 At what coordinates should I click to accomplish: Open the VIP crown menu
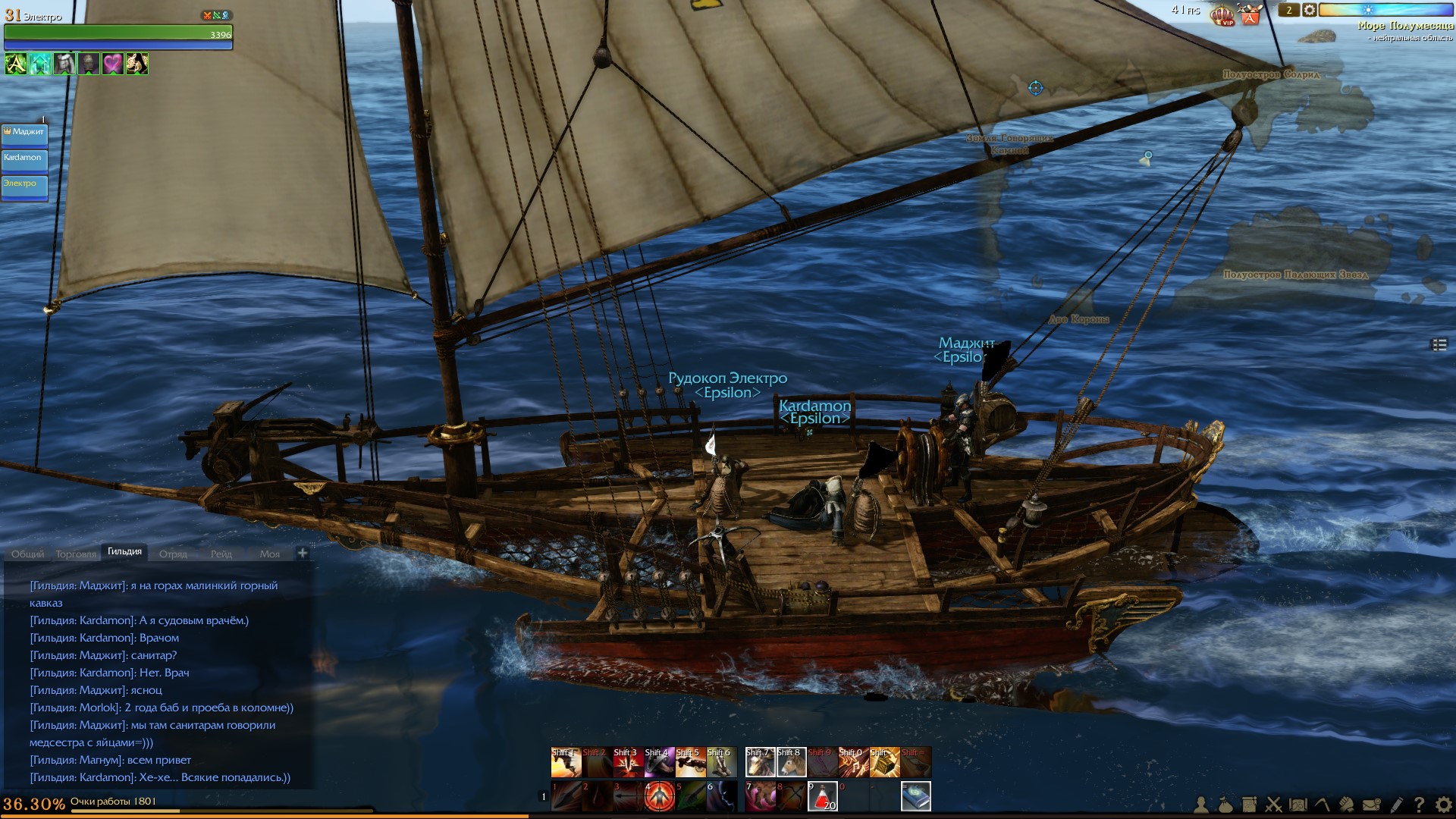point(1222,14)
